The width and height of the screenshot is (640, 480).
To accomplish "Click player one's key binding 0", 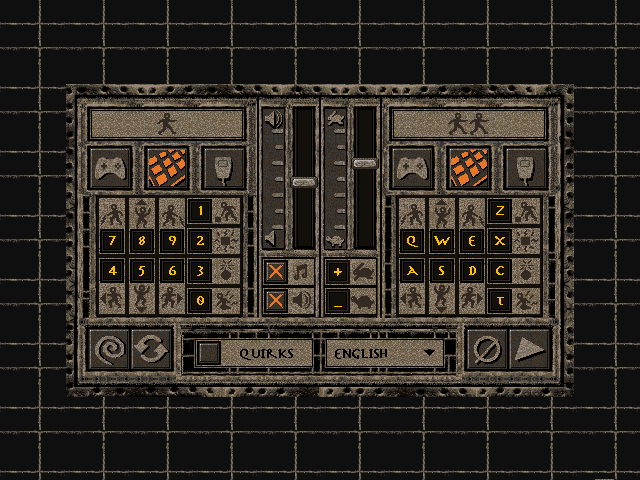I will 199,299.
